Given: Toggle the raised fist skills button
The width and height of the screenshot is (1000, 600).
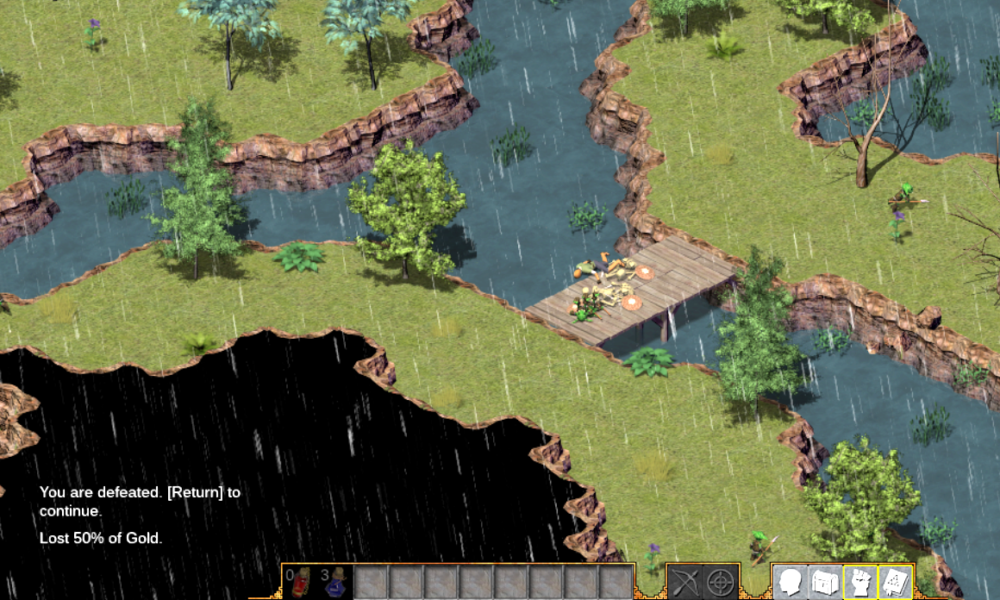Looking at the screenshot, I should point(860,582).
